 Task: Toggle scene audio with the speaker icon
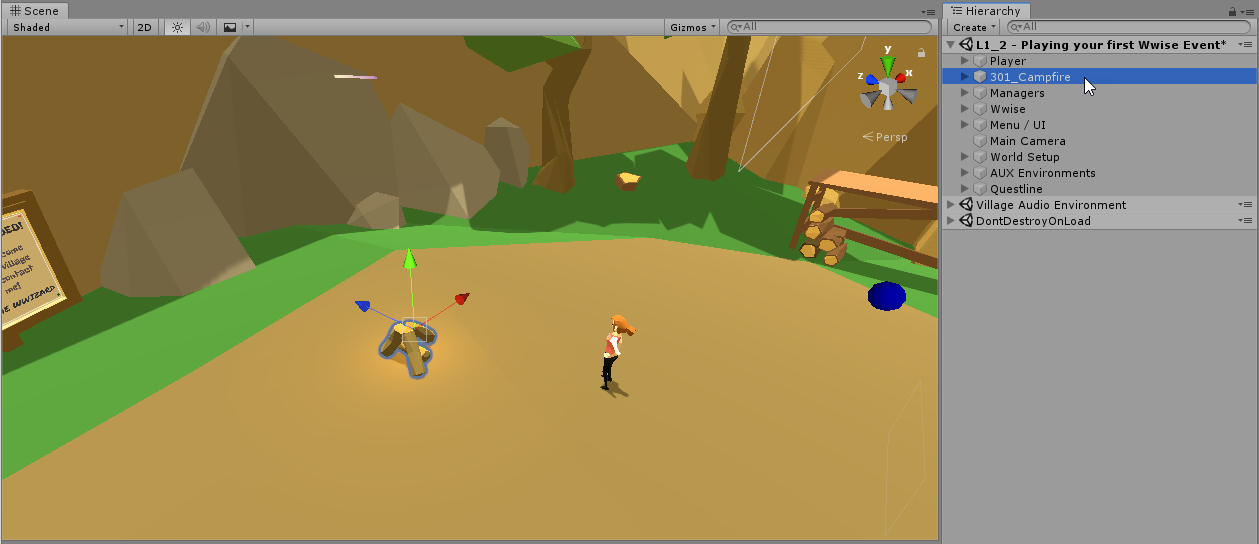pyautogui.click(x=203, y=27)
